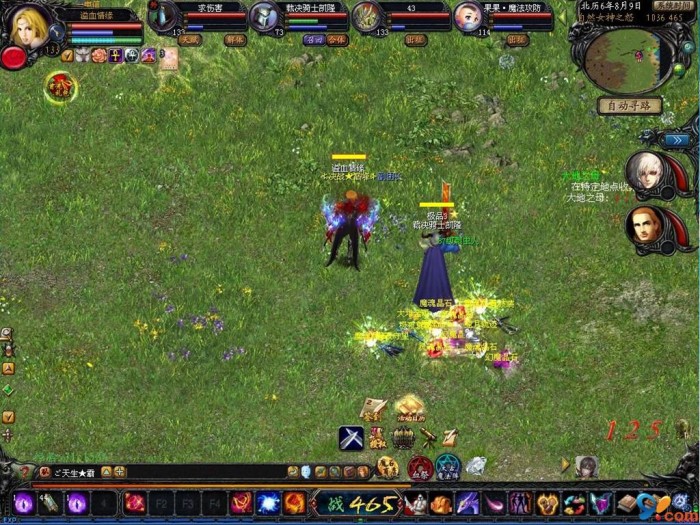This screenshot has height=525, width=700.
Task: Activate the blue pentagram icon
Action: (448, 466)
